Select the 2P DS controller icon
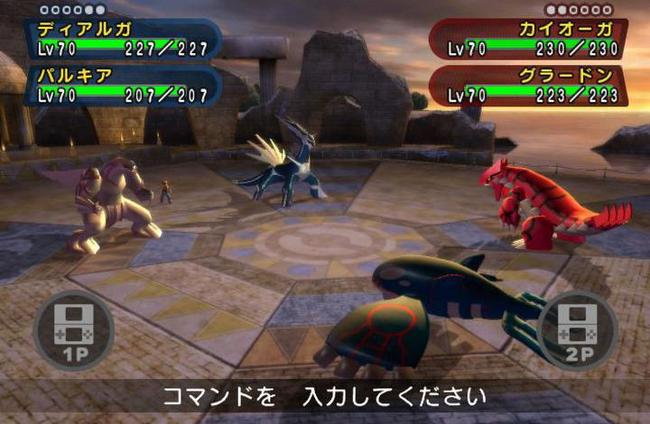The image size is (650, 424). [577, 329]
